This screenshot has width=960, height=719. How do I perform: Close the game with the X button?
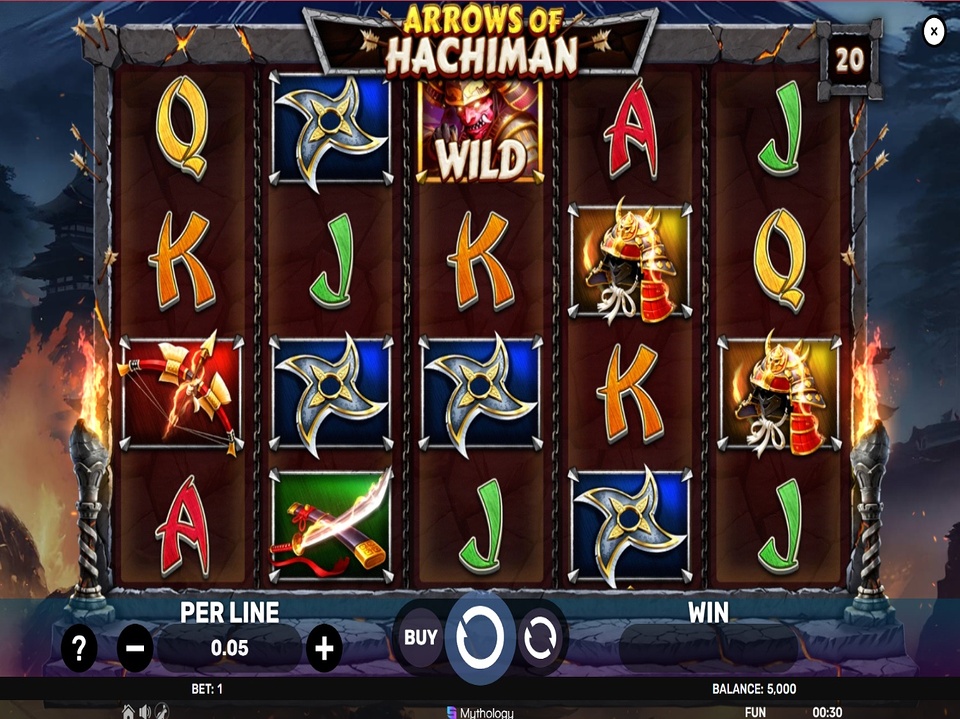tap(933, 32)
